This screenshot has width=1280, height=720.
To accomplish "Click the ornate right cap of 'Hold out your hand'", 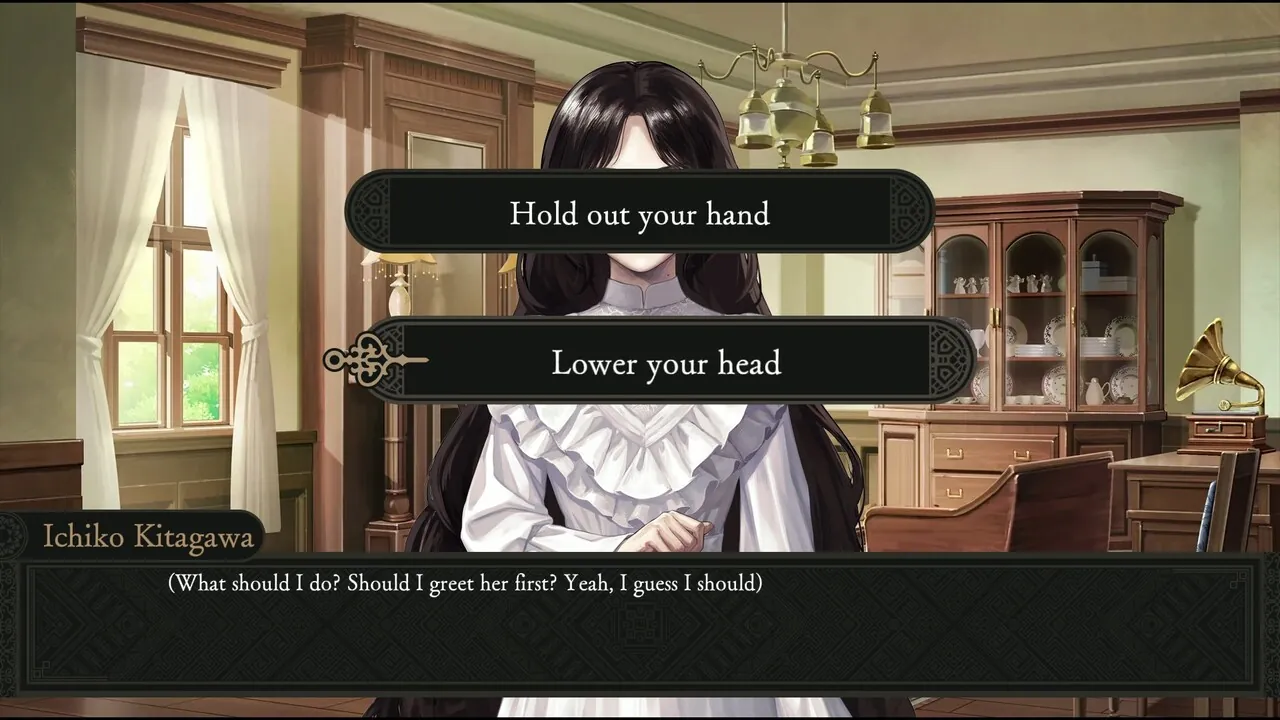I will pyautogui.click(x=905, y=213).
